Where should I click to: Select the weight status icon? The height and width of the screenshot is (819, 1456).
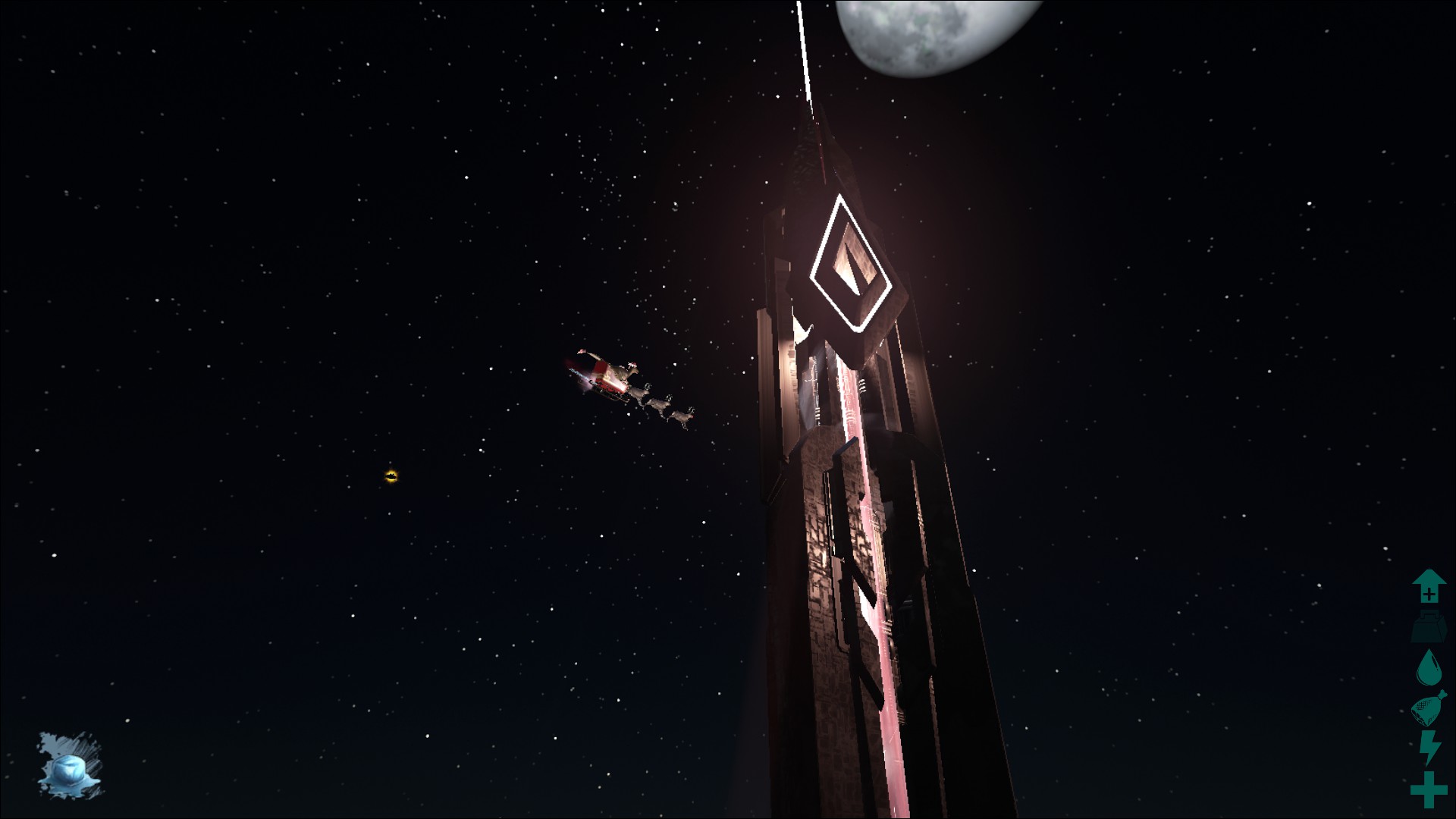1429,628
